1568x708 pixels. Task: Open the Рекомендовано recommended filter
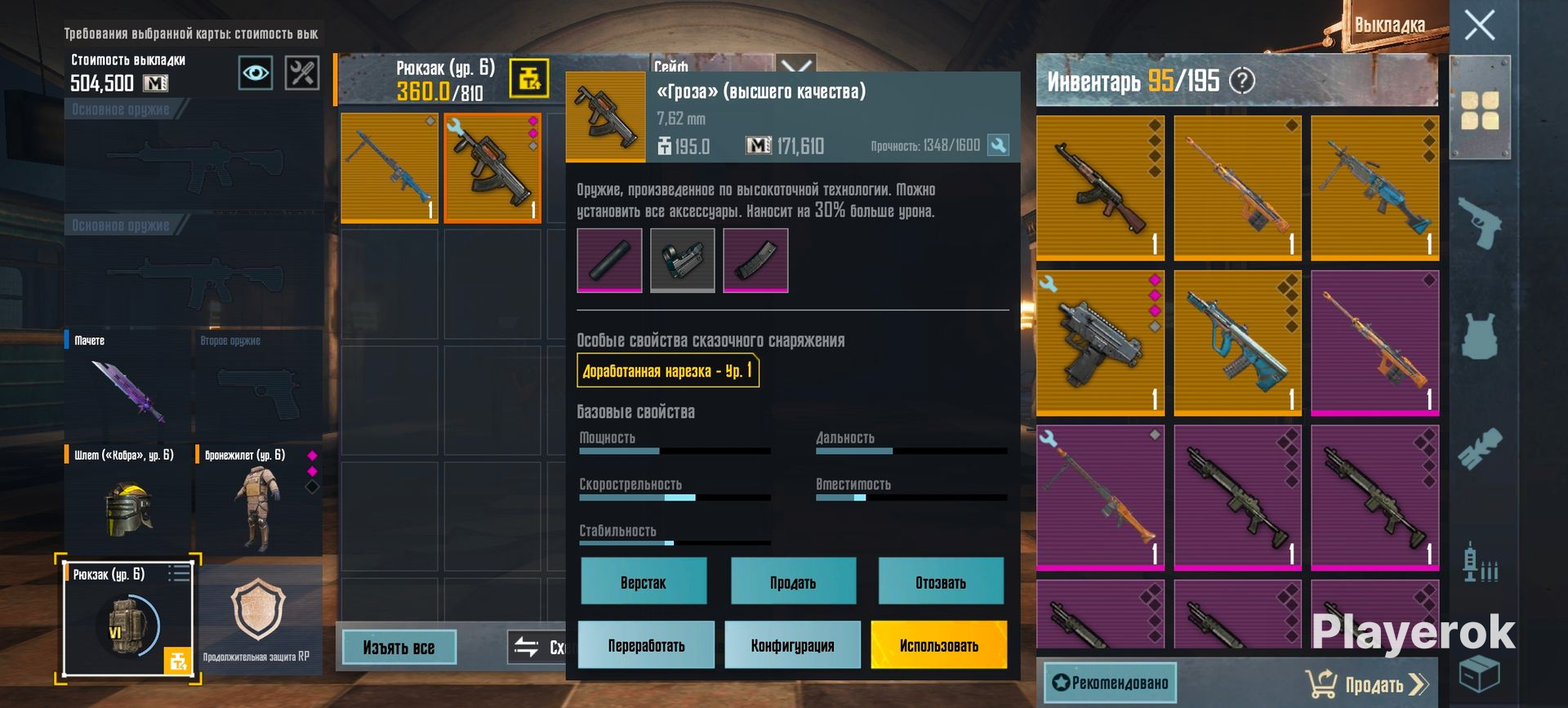(1110, 683)
